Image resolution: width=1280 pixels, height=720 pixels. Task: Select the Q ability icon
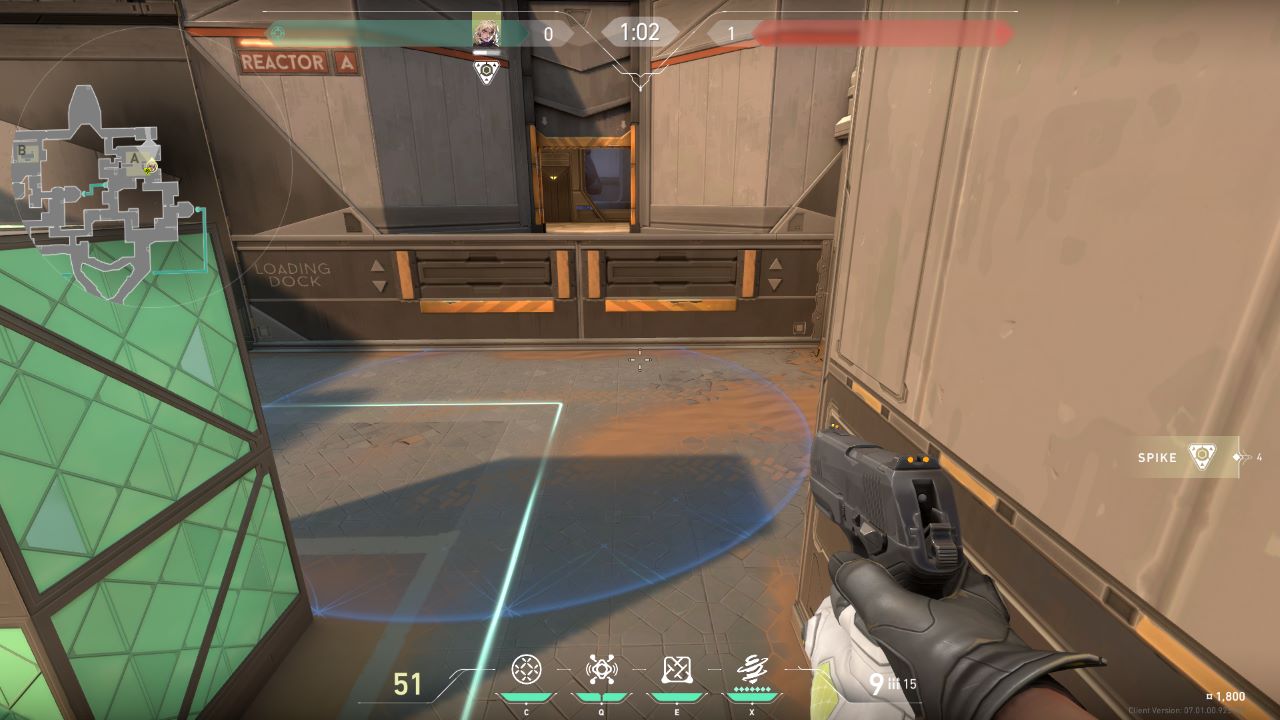click(x=600, y=670)
